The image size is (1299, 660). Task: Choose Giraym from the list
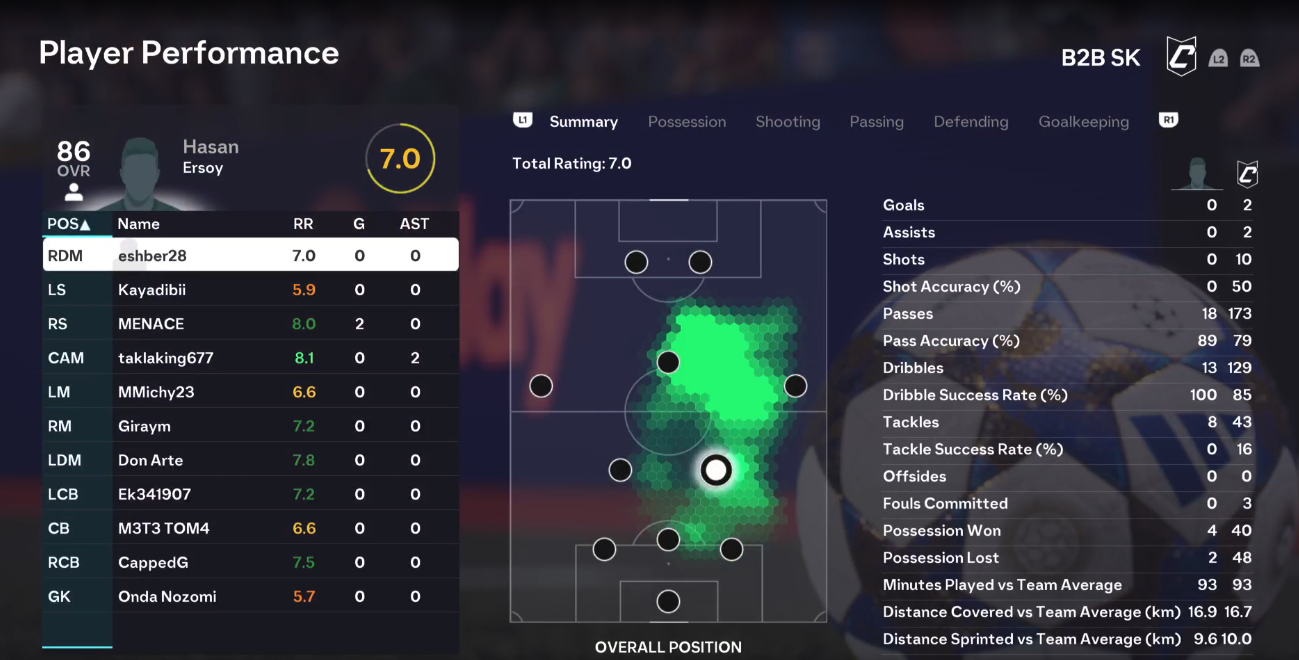pos(250,426)
